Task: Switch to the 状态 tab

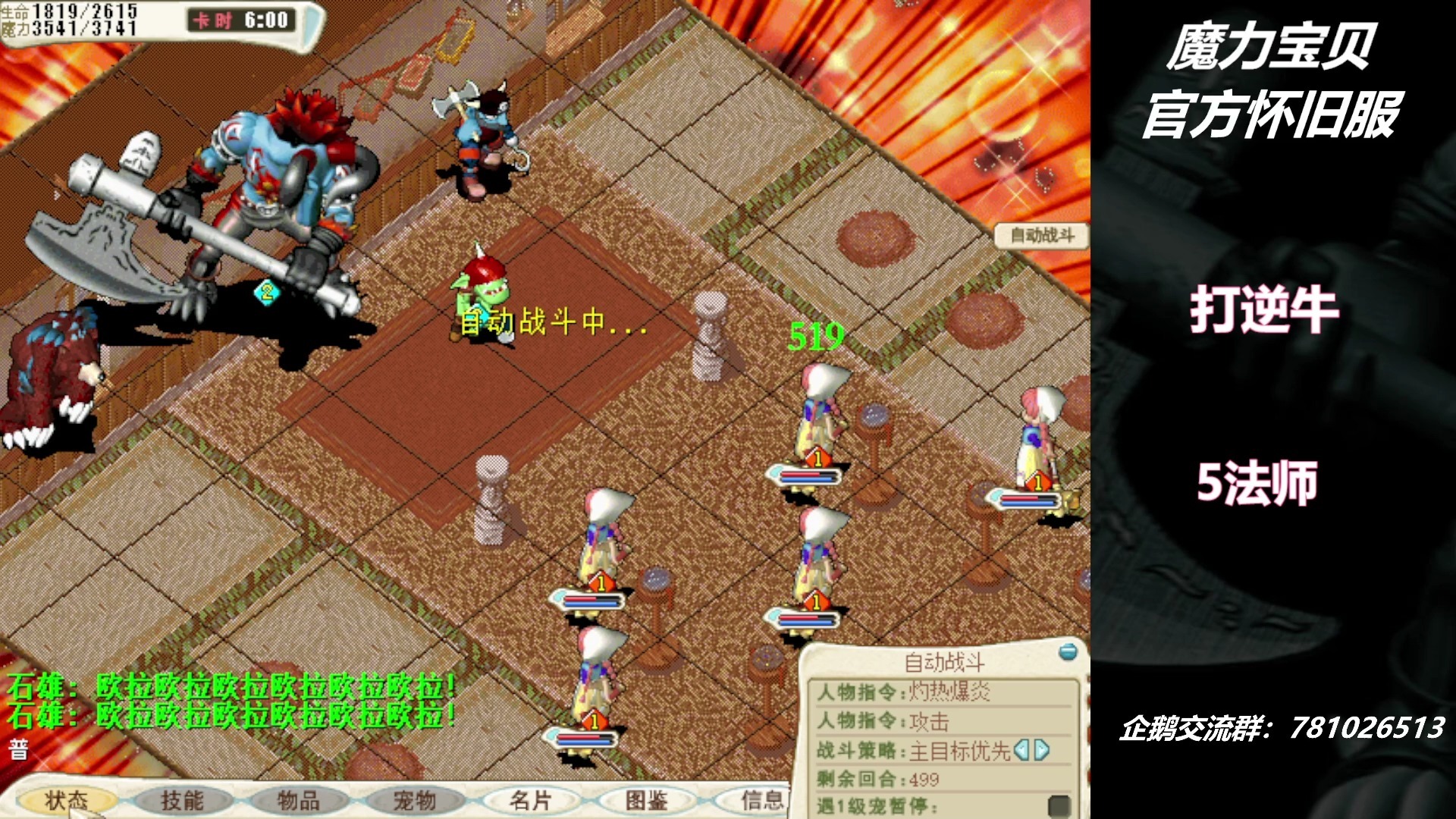Action: click(x=71, y=800)
